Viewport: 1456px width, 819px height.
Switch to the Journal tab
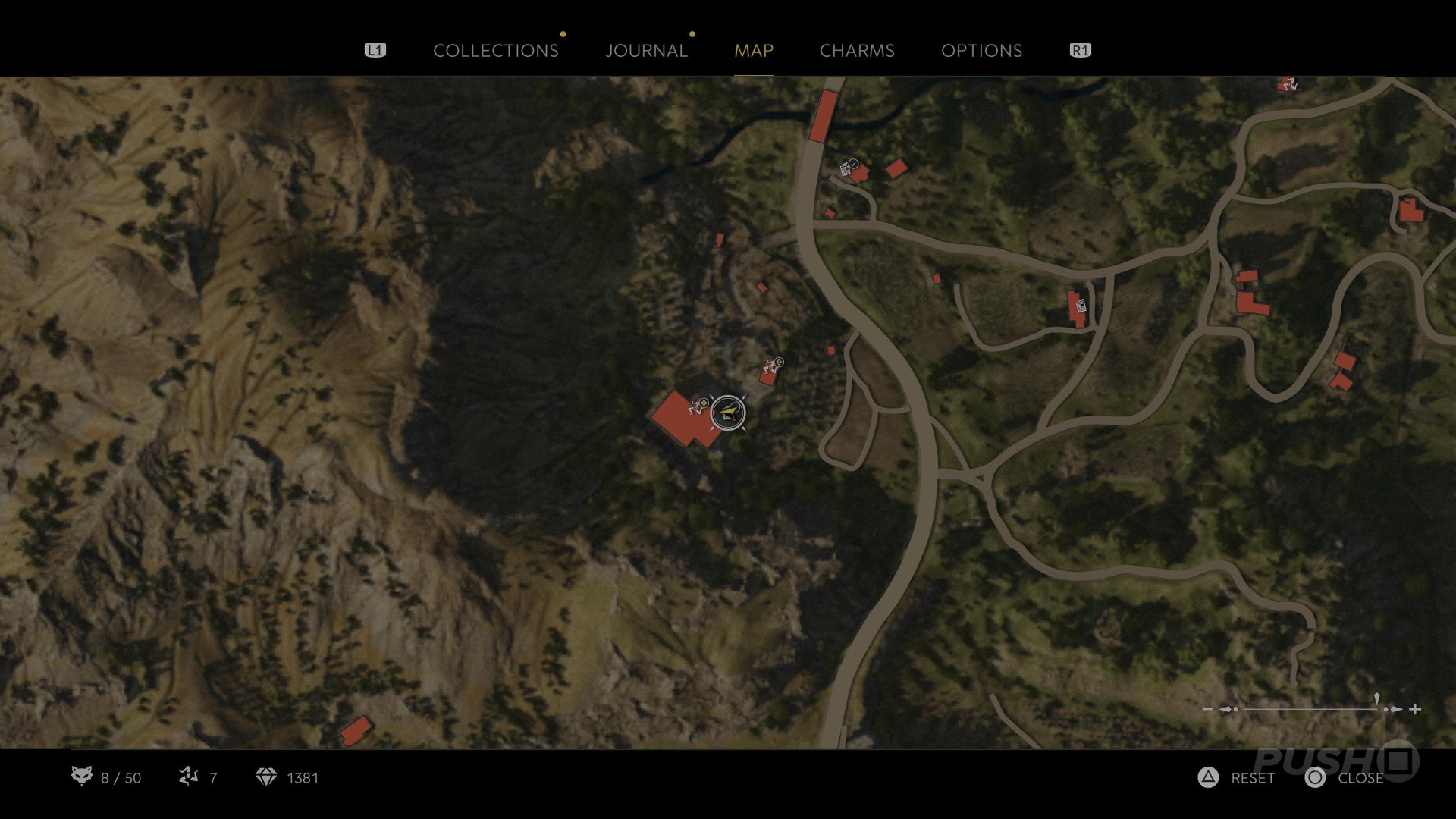[646, 51]
